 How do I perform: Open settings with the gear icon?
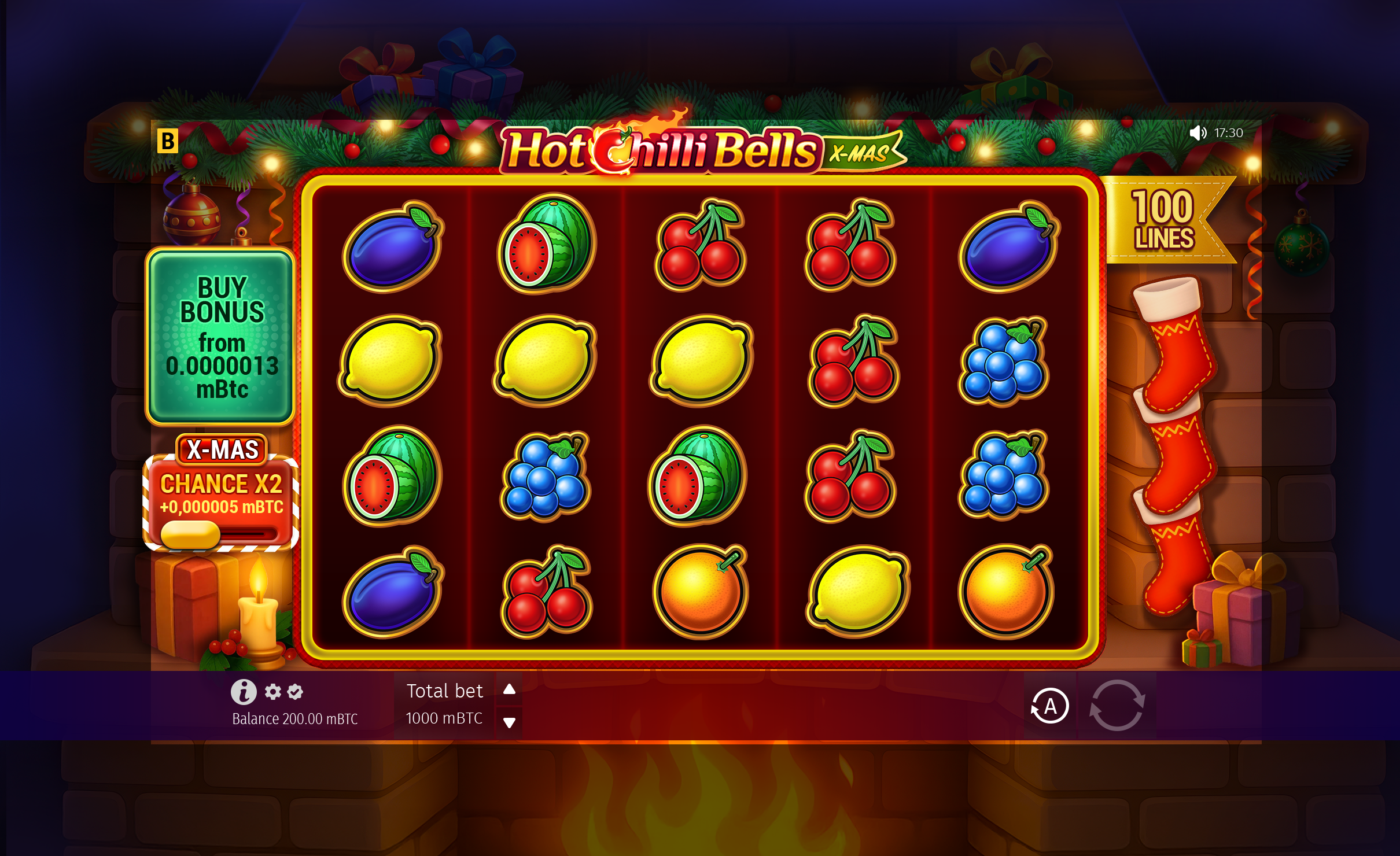pos(273,691)
